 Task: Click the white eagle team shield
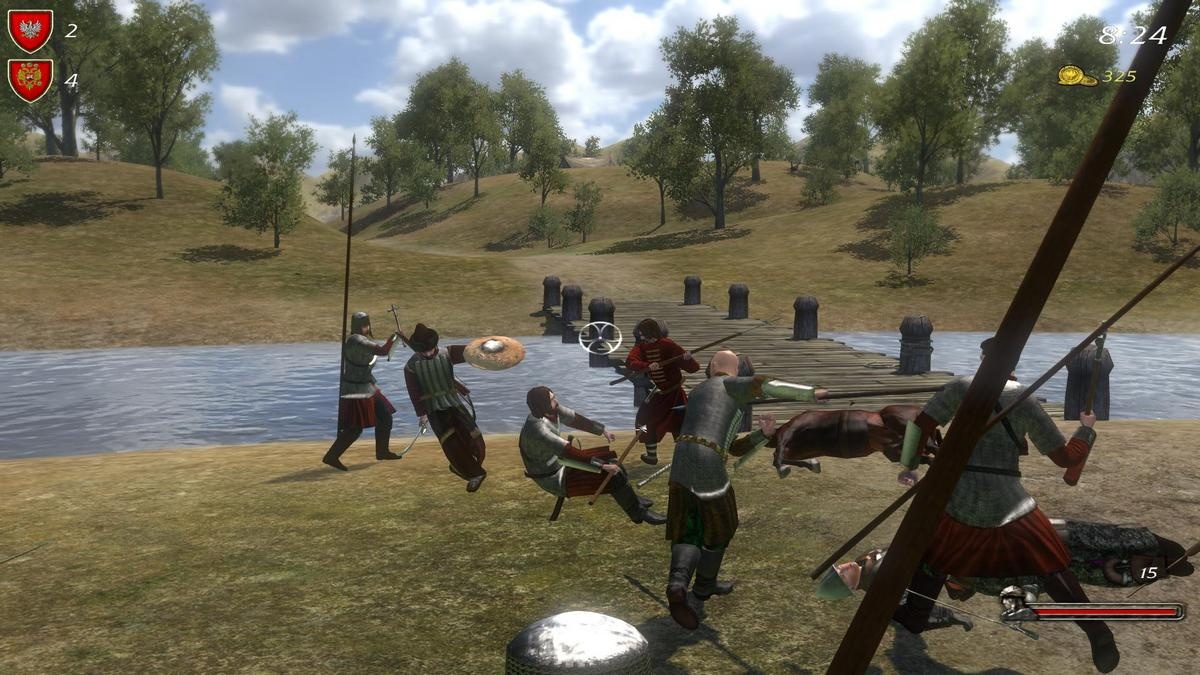coord(30,30)
